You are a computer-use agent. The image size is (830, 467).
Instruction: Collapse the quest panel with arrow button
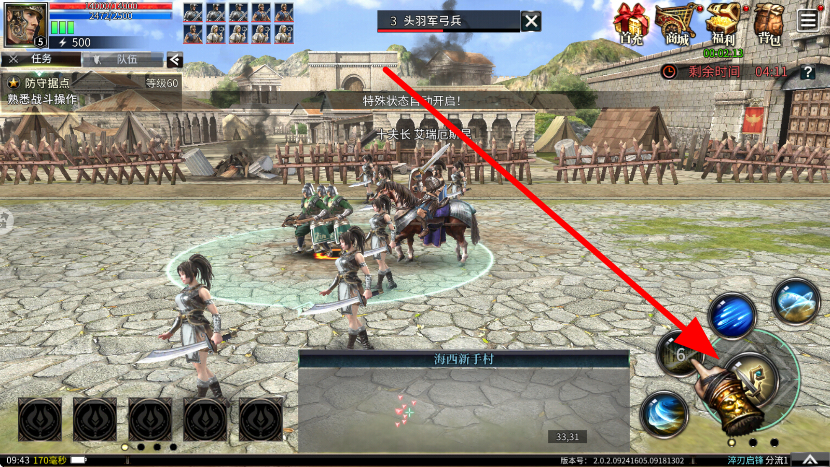174,59
